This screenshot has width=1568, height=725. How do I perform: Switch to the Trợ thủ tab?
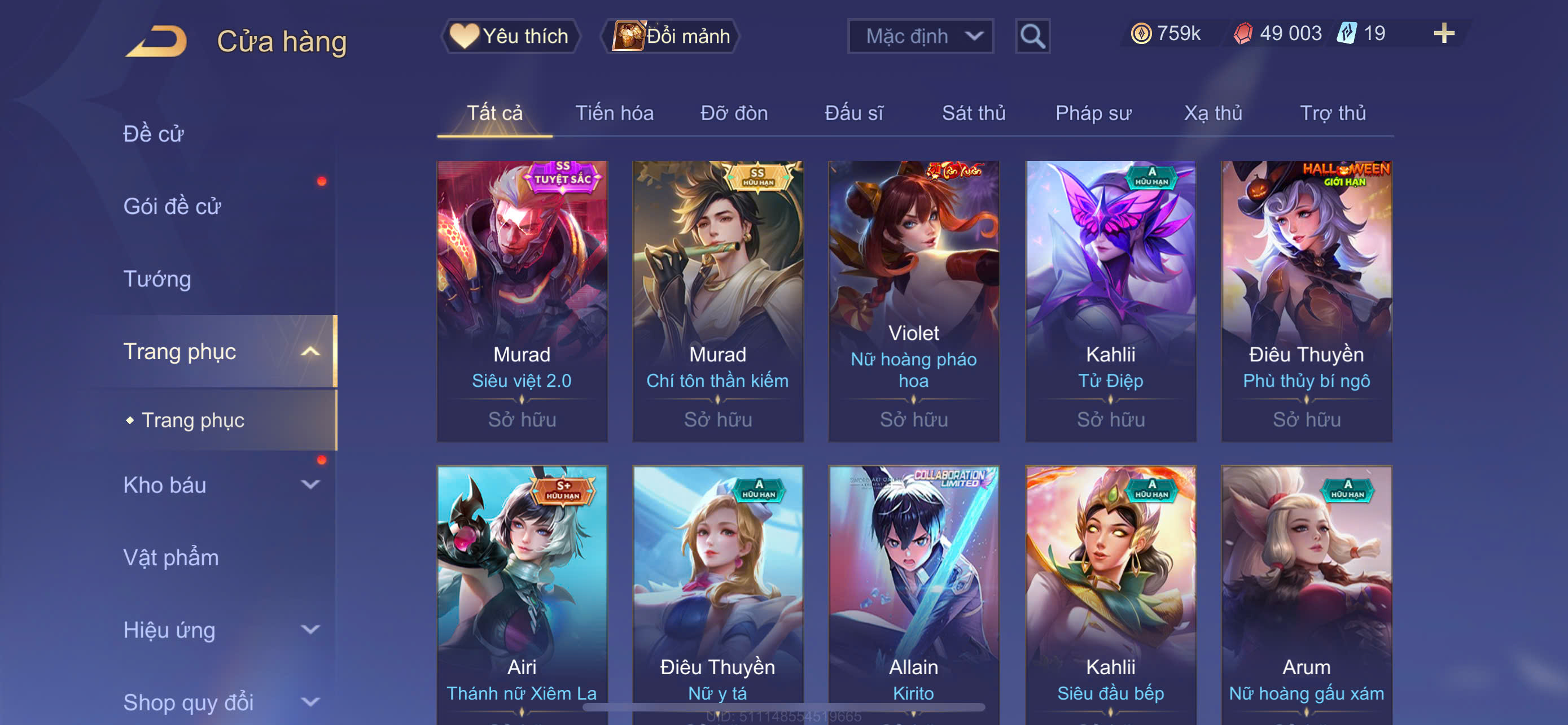coord(1333,113)
